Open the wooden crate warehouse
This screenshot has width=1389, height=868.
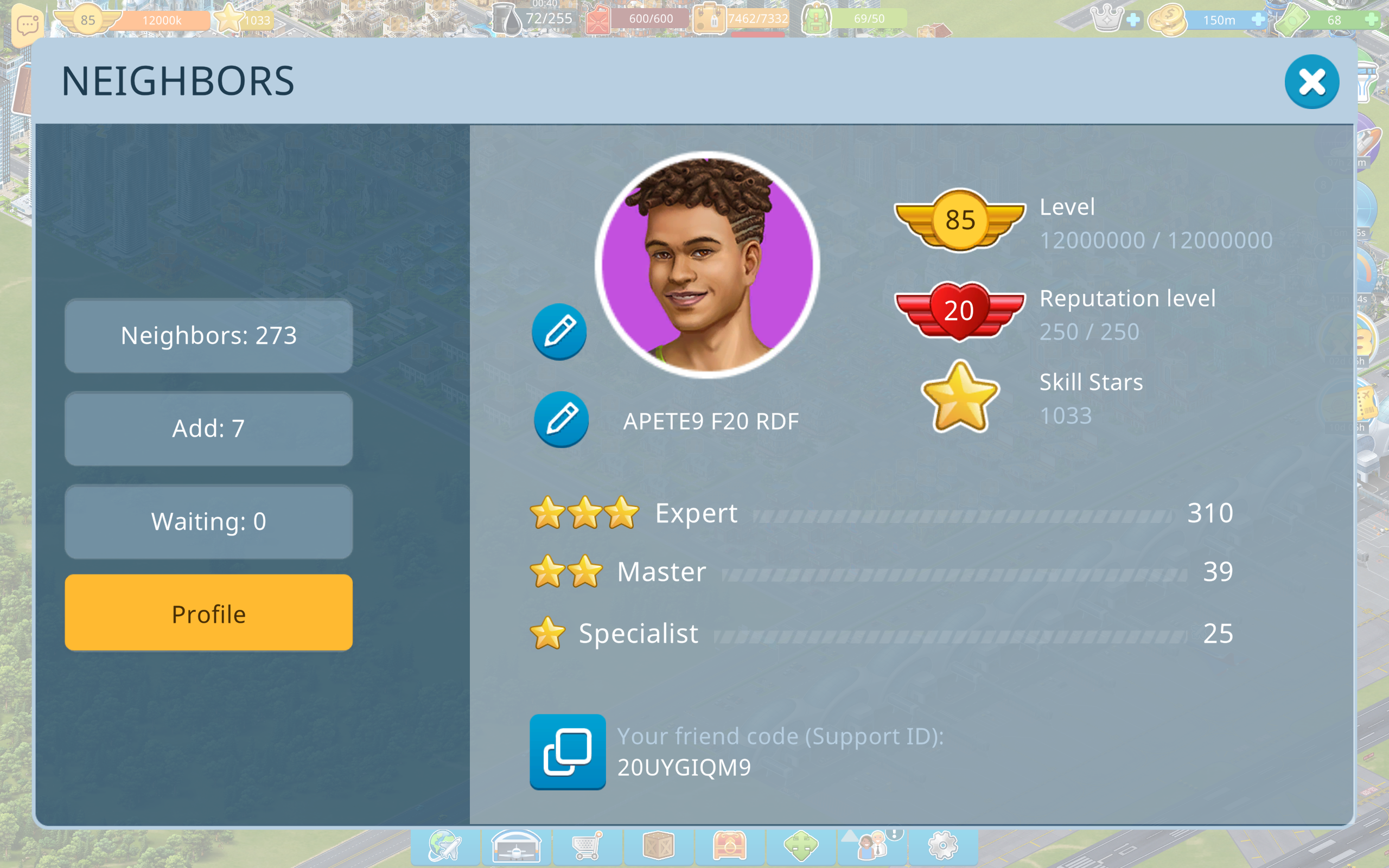point(658,846)
